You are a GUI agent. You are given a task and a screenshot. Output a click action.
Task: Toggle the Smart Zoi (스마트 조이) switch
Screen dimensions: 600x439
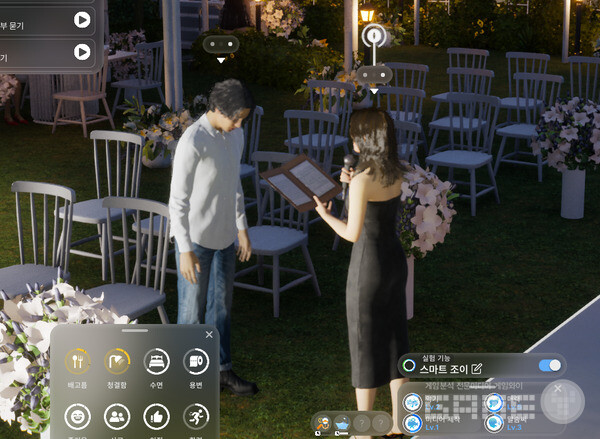549,366
